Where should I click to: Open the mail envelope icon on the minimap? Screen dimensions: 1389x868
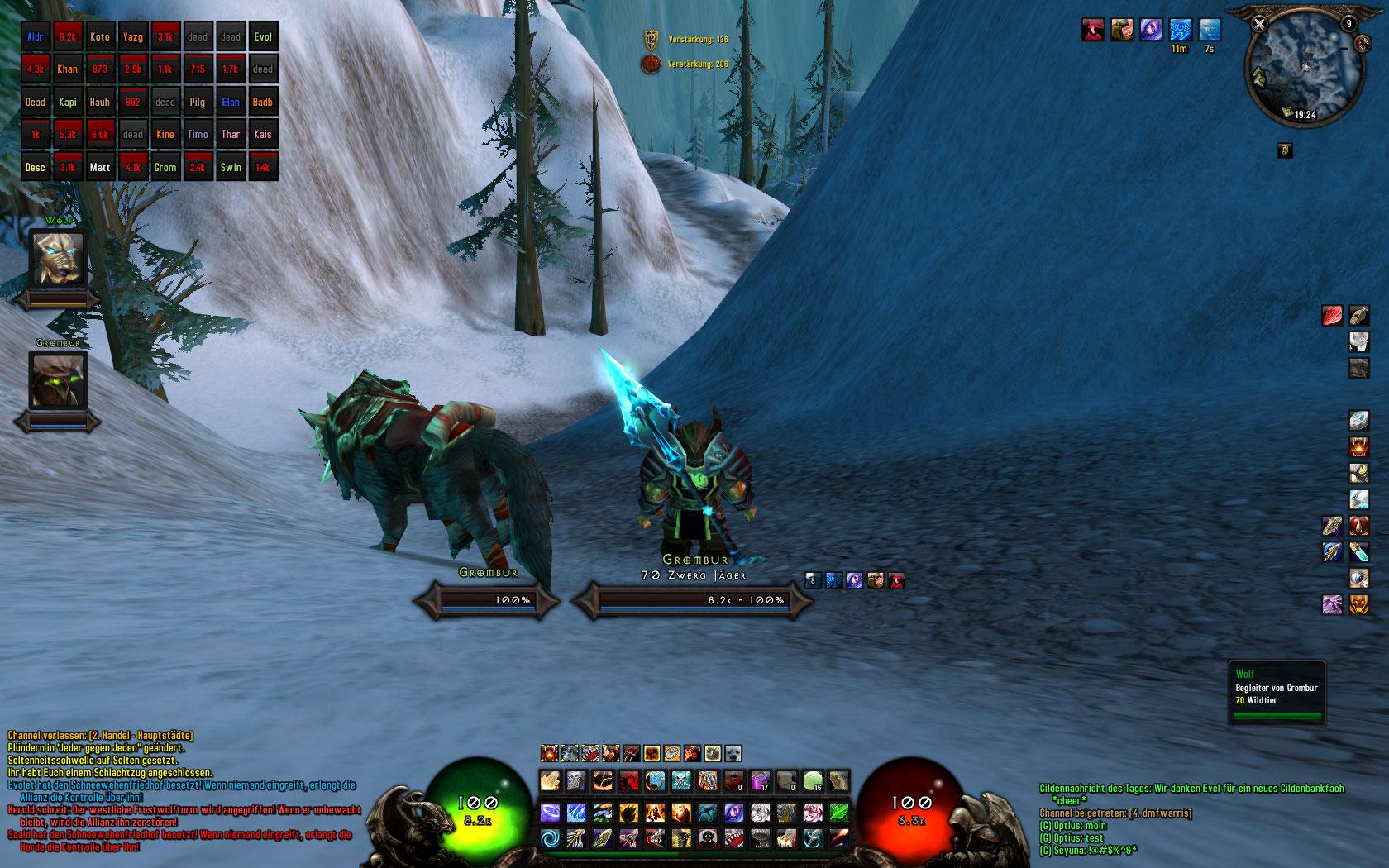(1260, 77)
